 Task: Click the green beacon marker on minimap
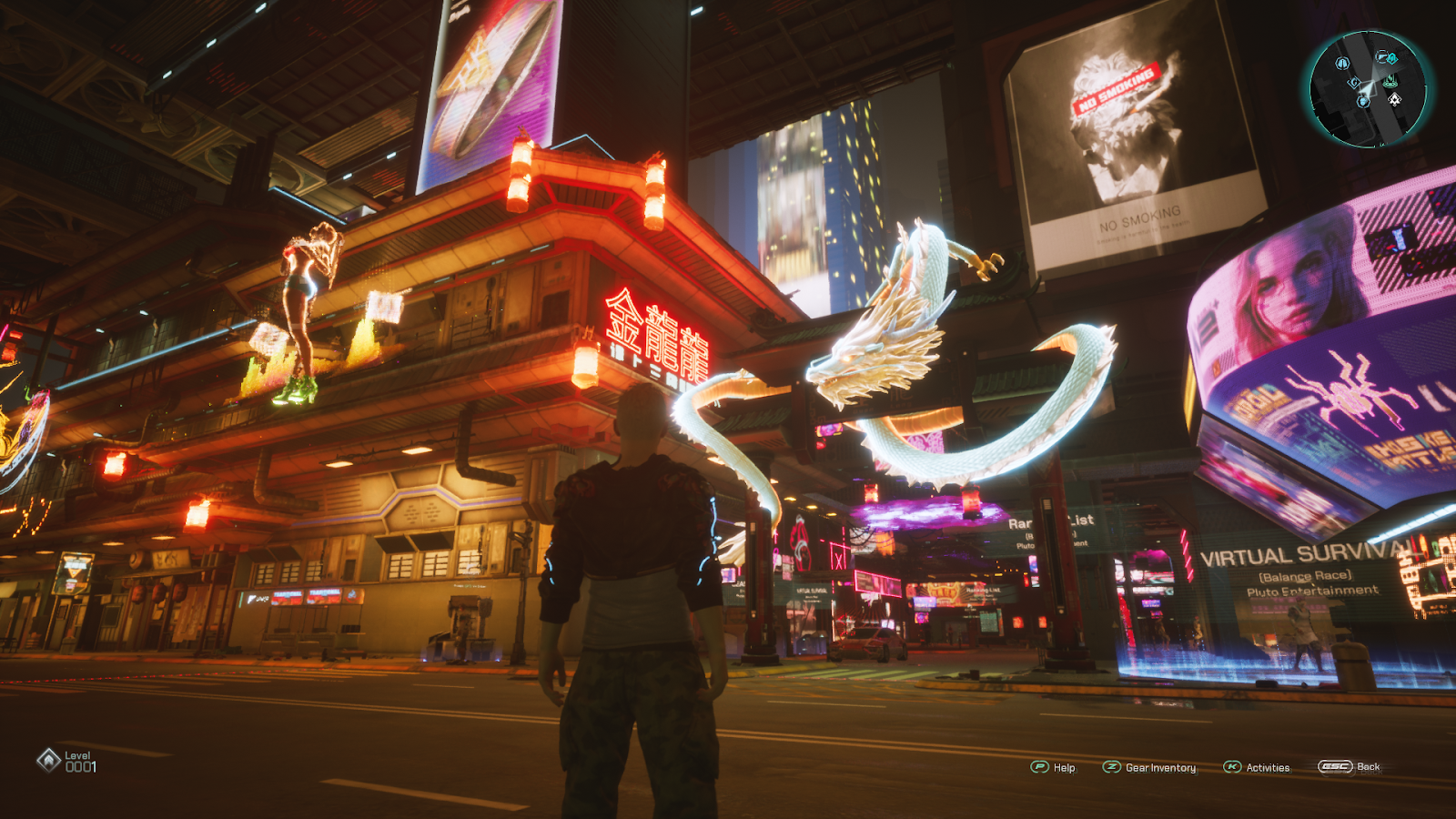1390,81
